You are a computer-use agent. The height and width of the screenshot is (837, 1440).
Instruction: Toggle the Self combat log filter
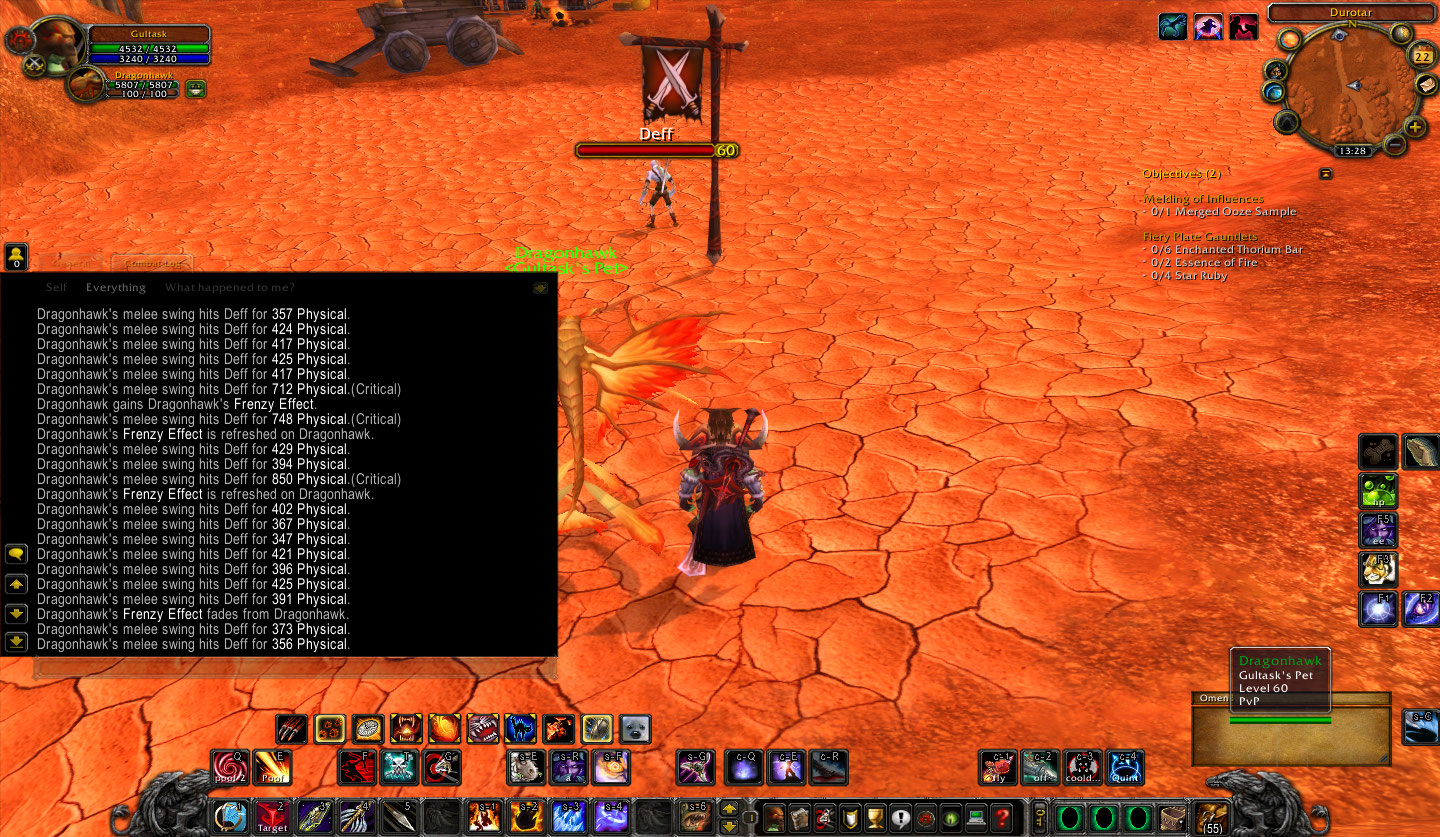pos(57,287)
